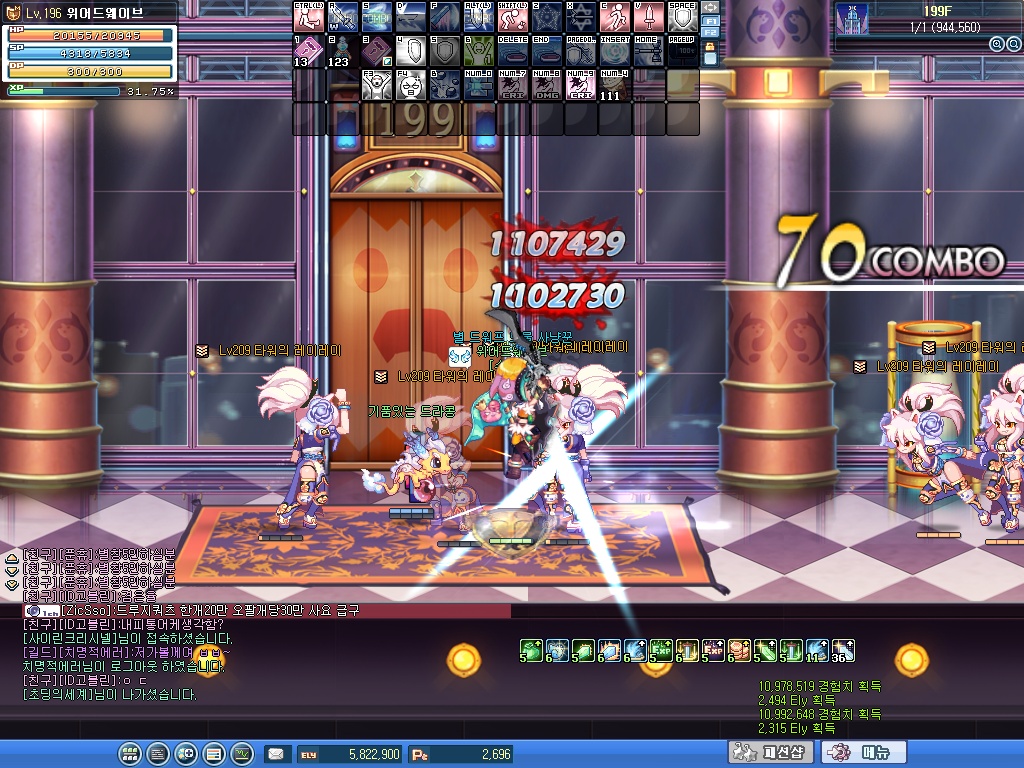Click the drop-pod skill on DELETE key

pyautogui.click(x=512, y=51)
